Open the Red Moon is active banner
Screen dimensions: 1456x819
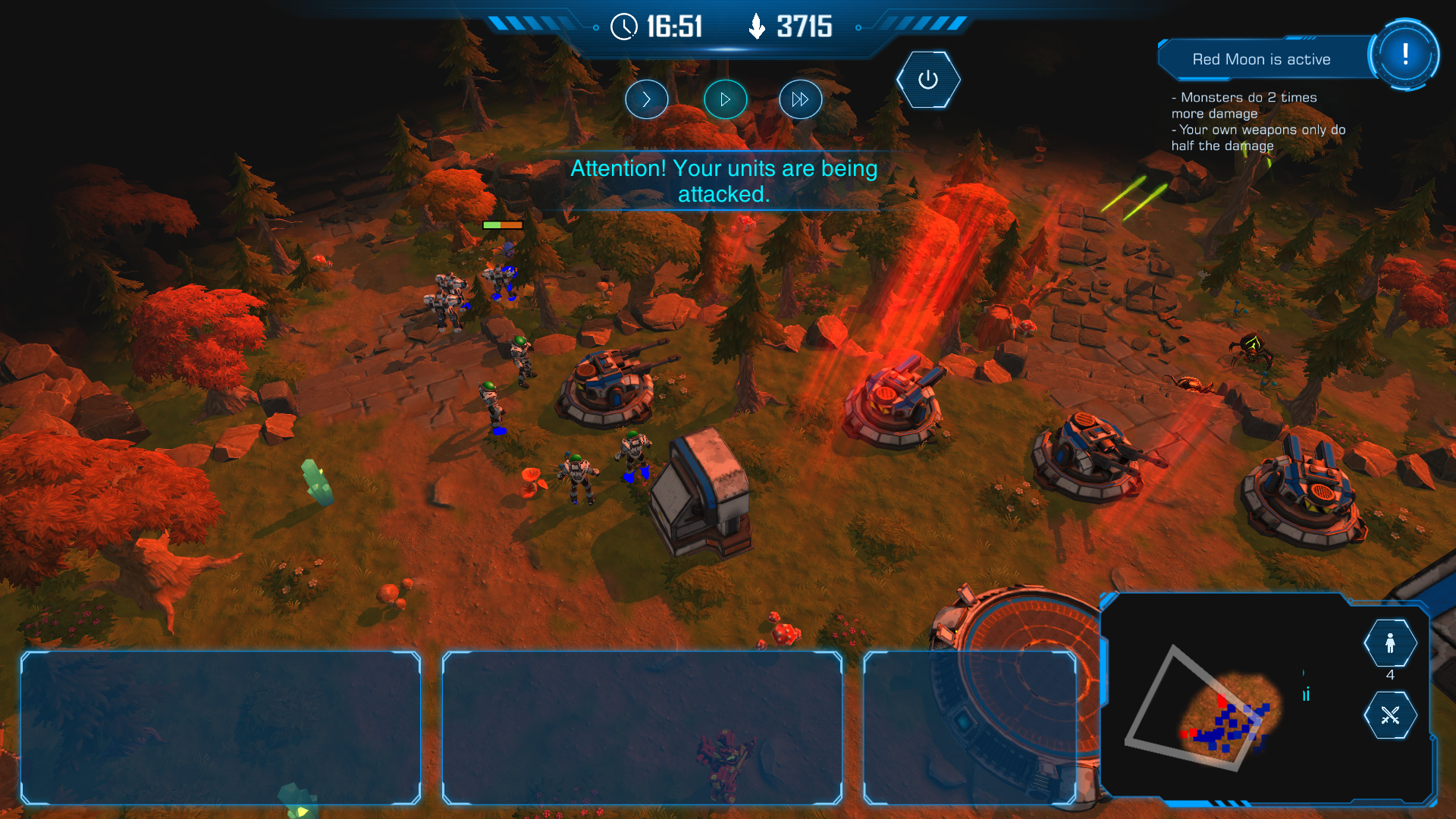point(1261,59)
